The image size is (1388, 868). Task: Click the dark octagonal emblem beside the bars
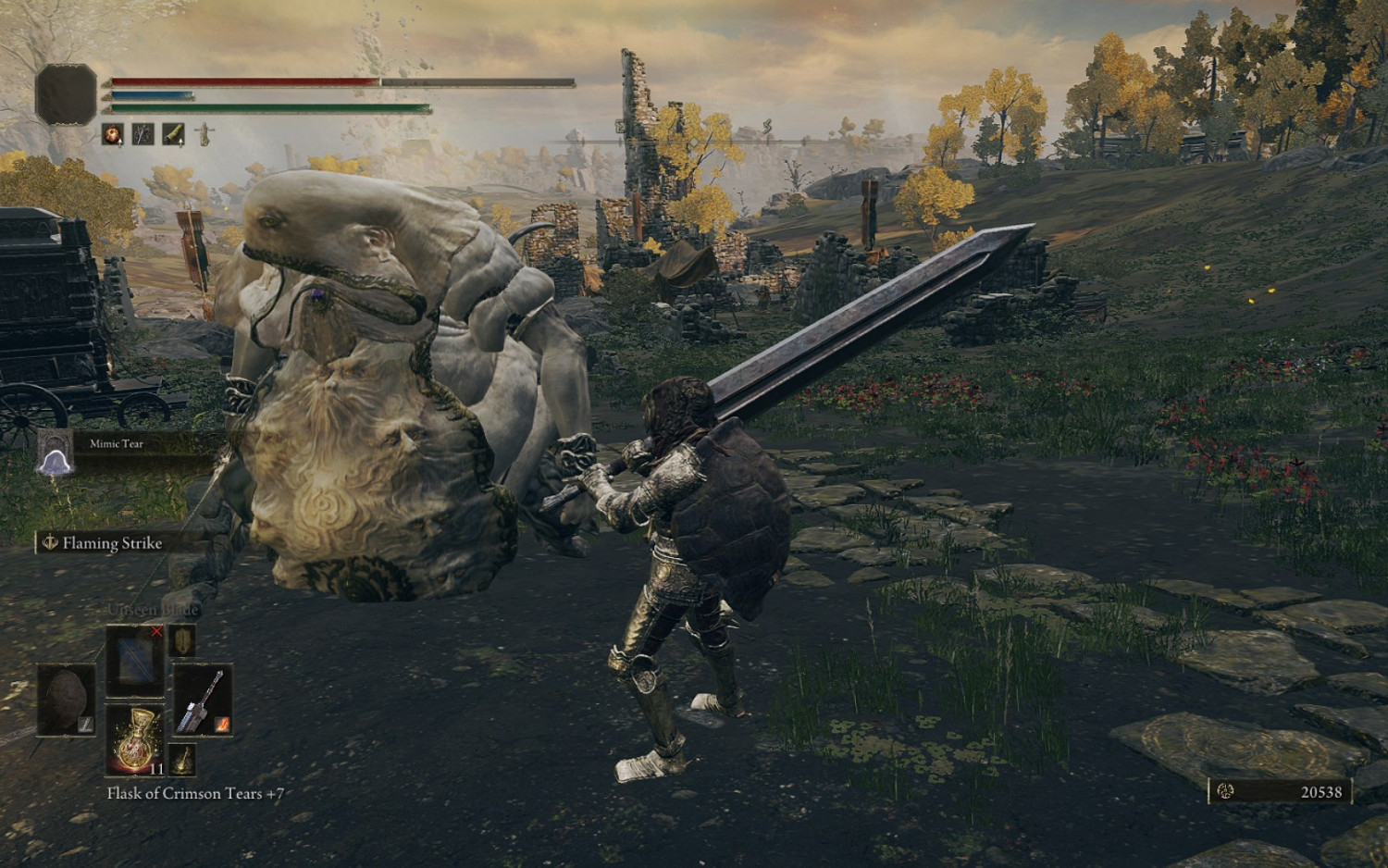pyautogui.click(x=66, y=94)
